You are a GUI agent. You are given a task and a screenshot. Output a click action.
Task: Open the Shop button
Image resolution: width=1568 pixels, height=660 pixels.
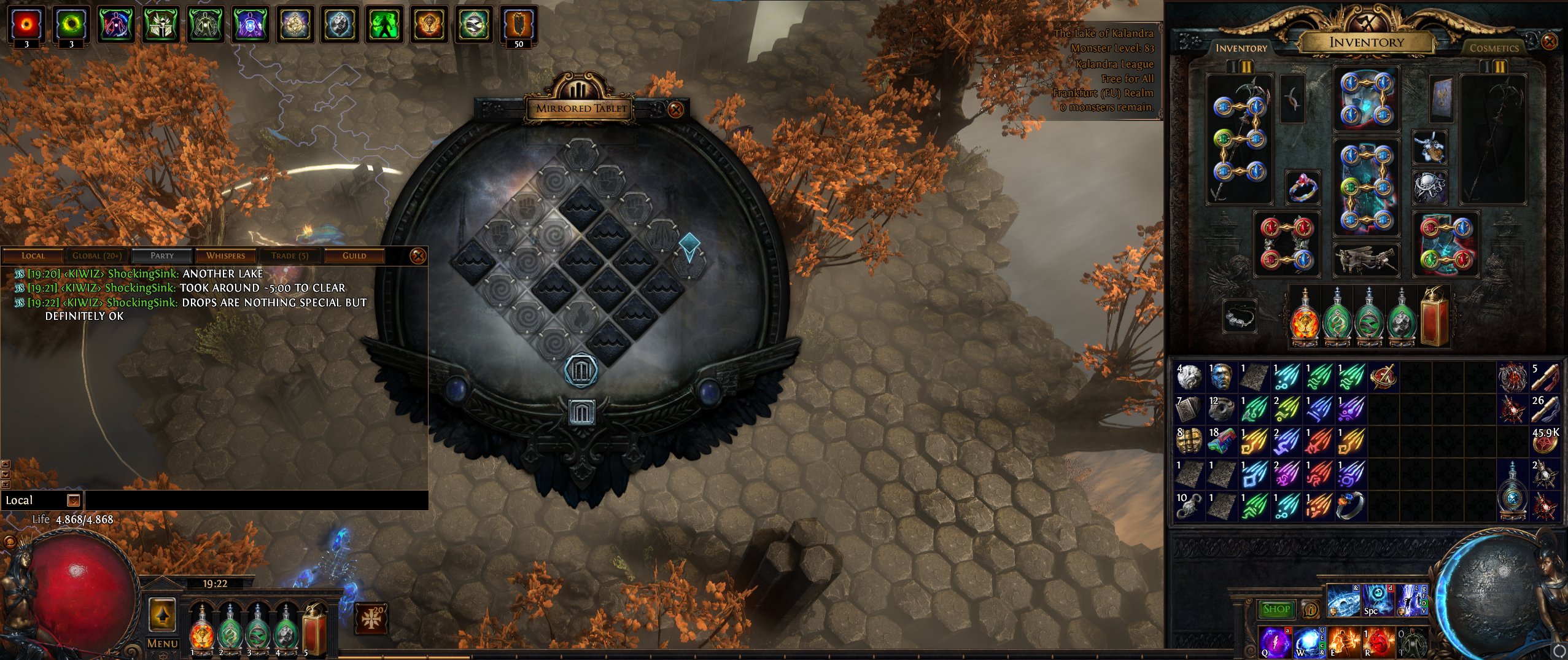coord(1276,609)
